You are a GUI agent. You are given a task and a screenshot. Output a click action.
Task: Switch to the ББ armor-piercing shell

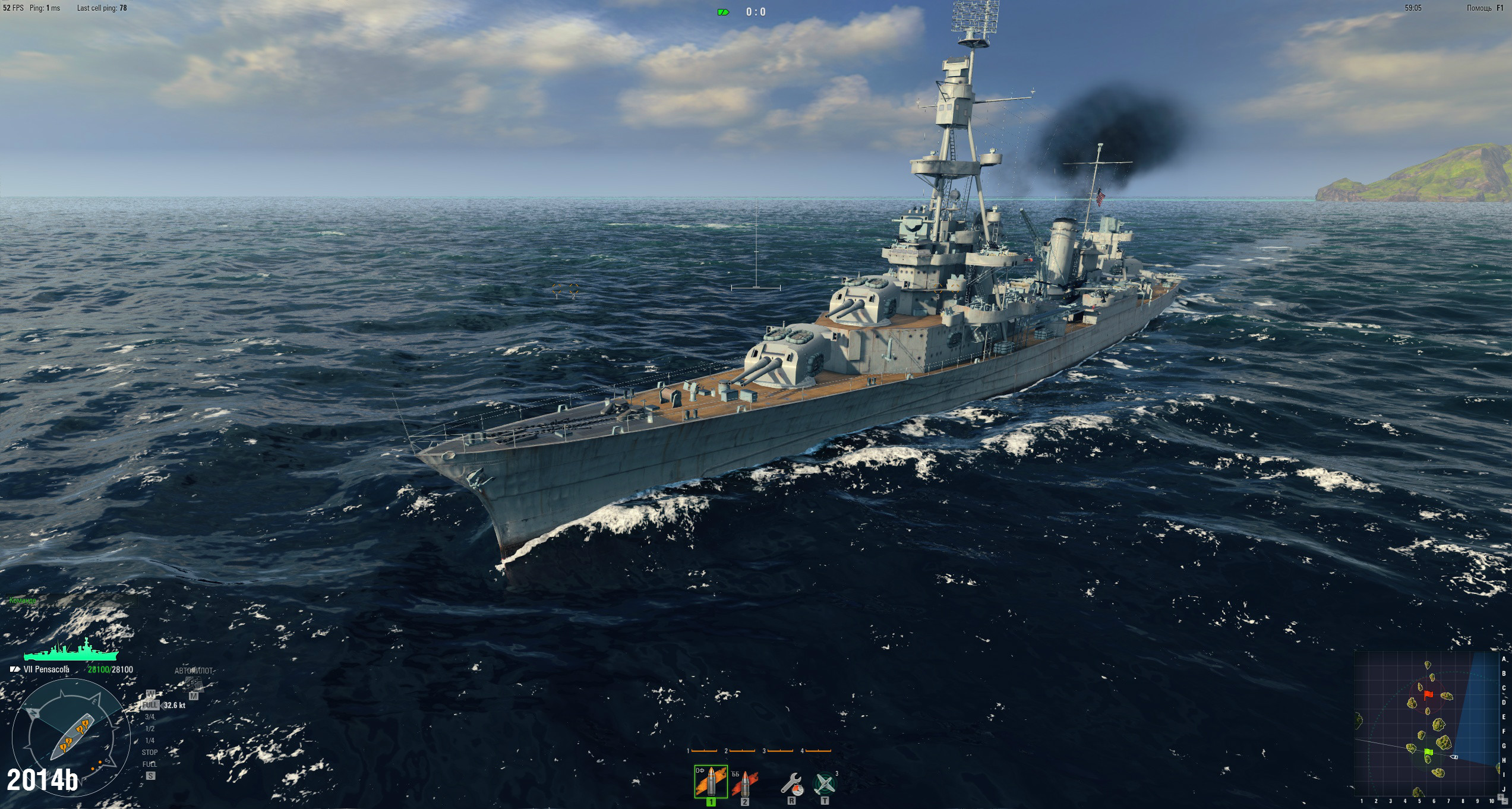(x=744, y=784)
